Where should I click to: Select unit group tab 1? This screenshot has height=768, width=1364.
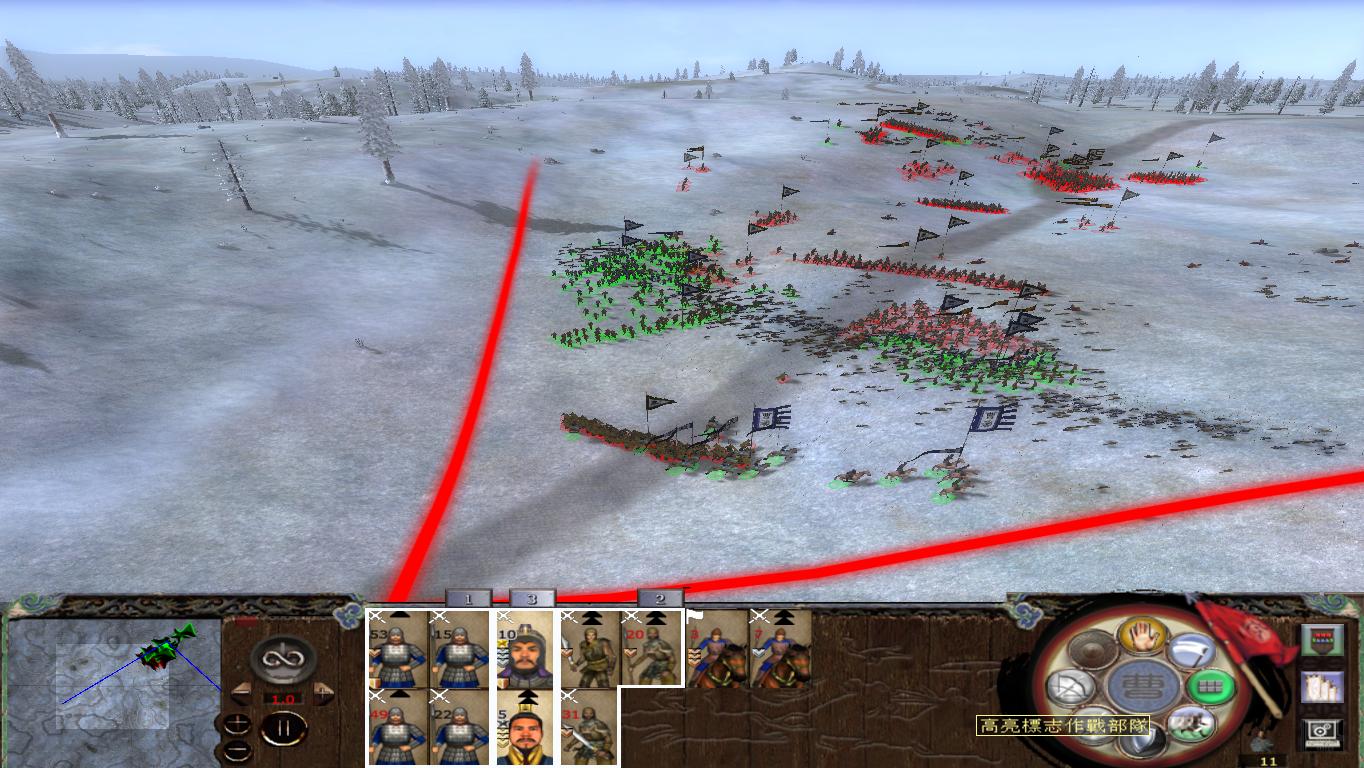point(466,598)
